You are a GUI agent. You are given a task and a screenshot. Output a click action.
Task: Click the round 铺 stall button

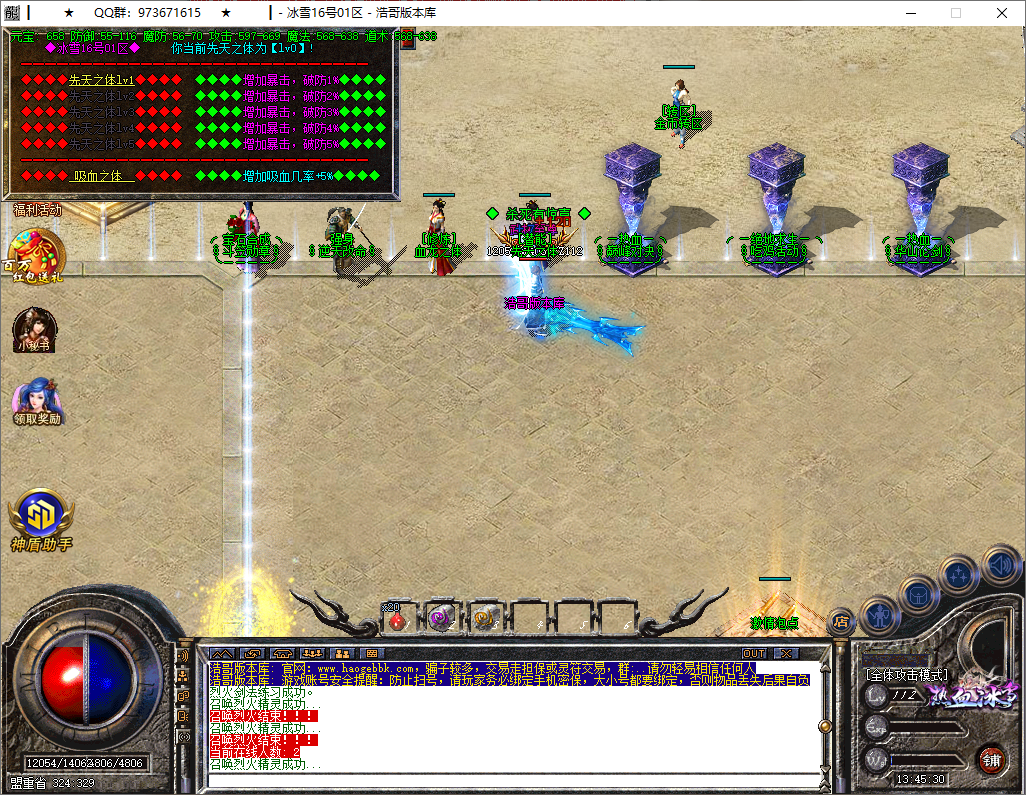(991, 758)
